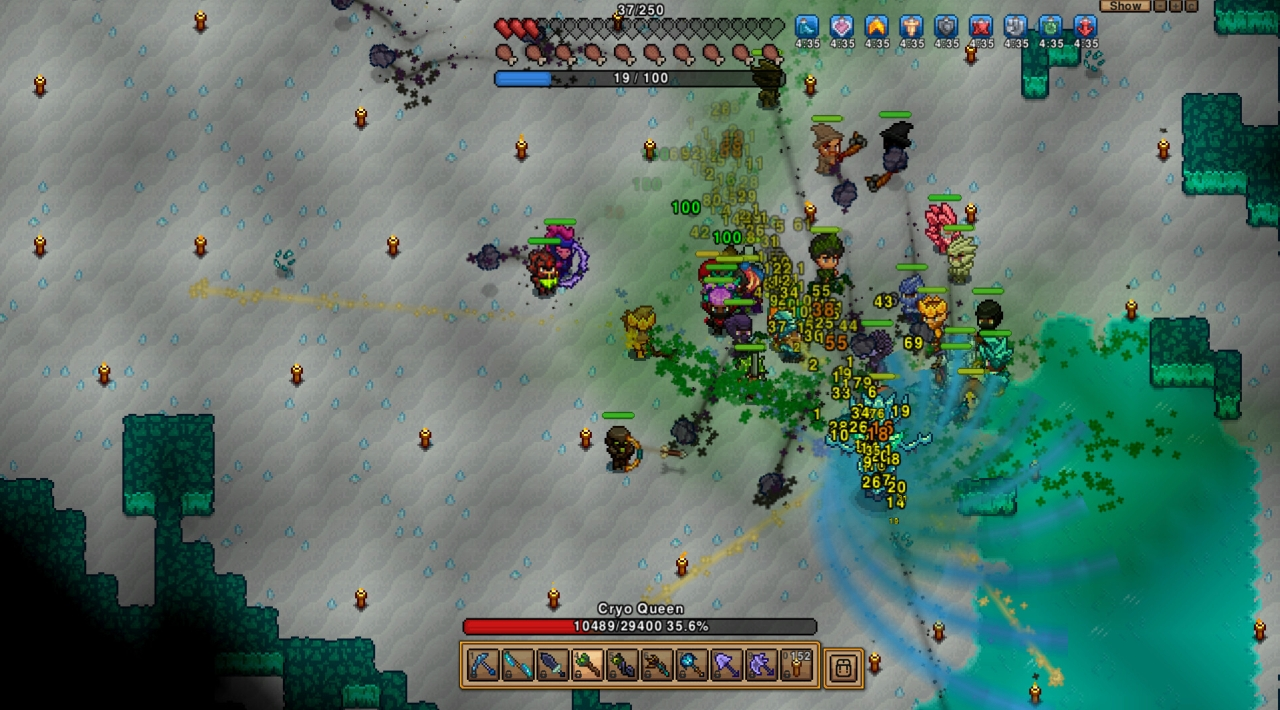Select the pickaxe in hotbar slot 1
The image size is (1280, 710).
(483, 666)
